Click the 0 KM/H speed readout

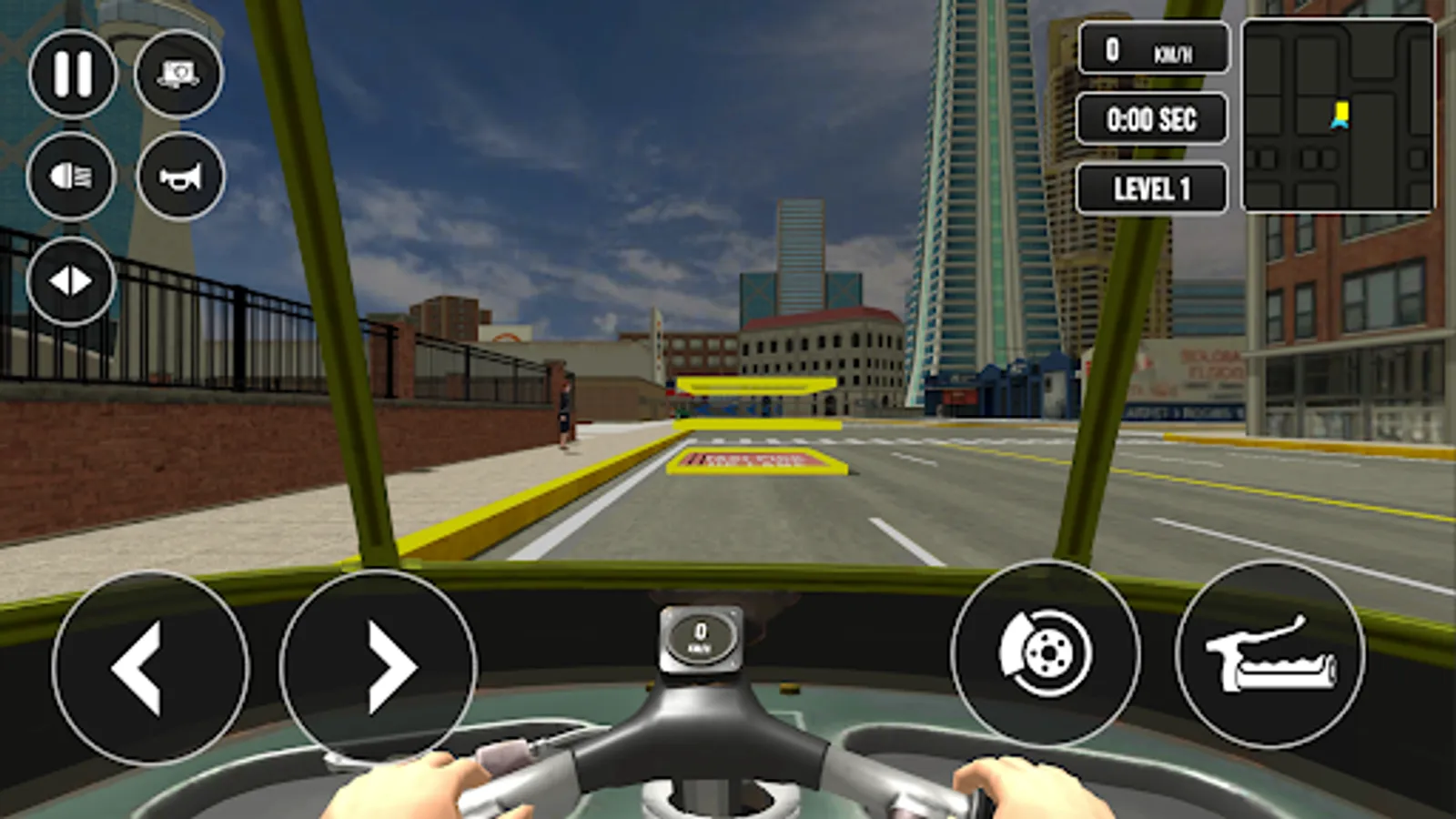click(1150, 51)
